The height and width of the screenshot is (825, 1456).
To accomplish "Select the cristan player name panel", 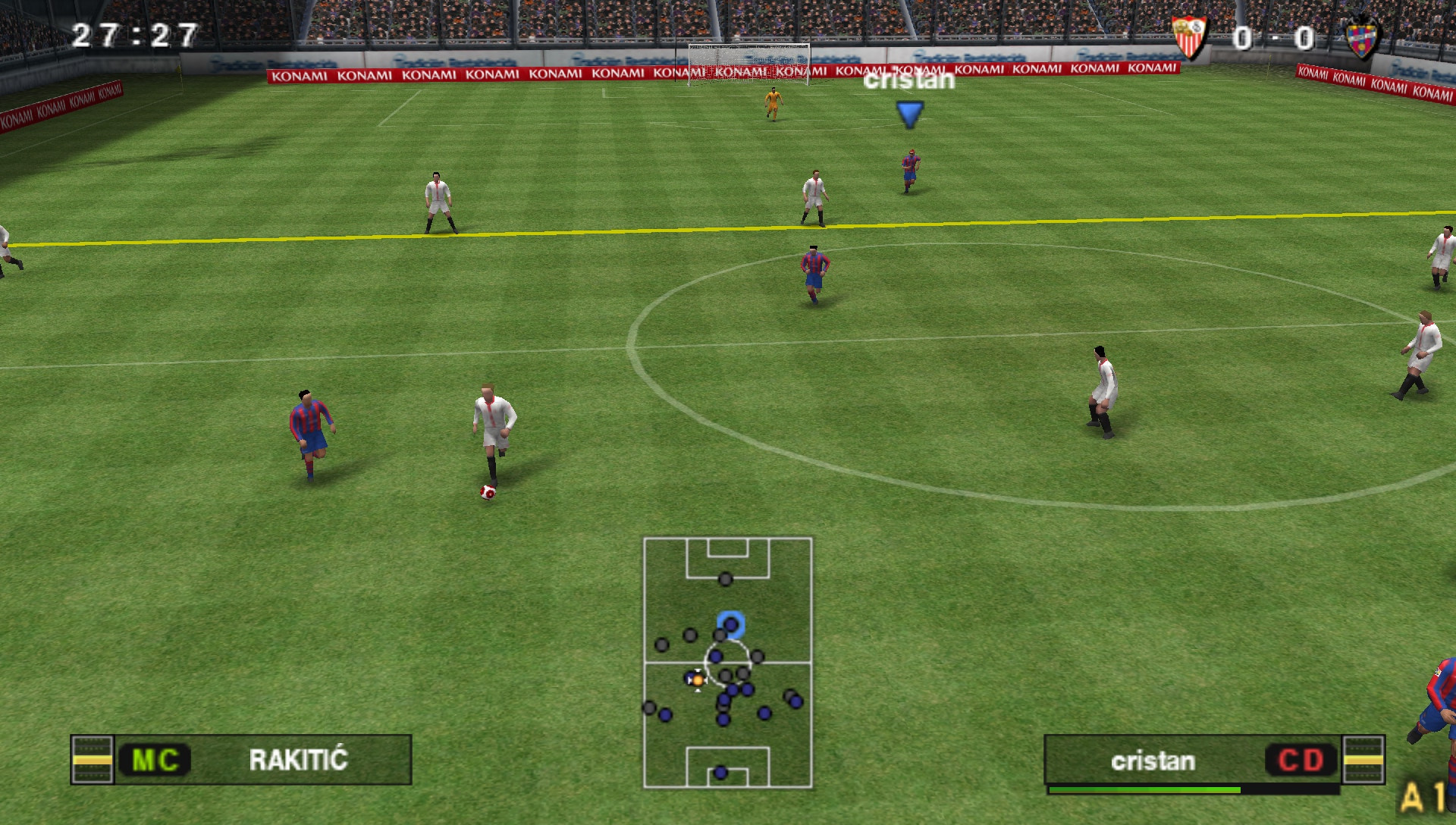I will (x=1153, y=761).
